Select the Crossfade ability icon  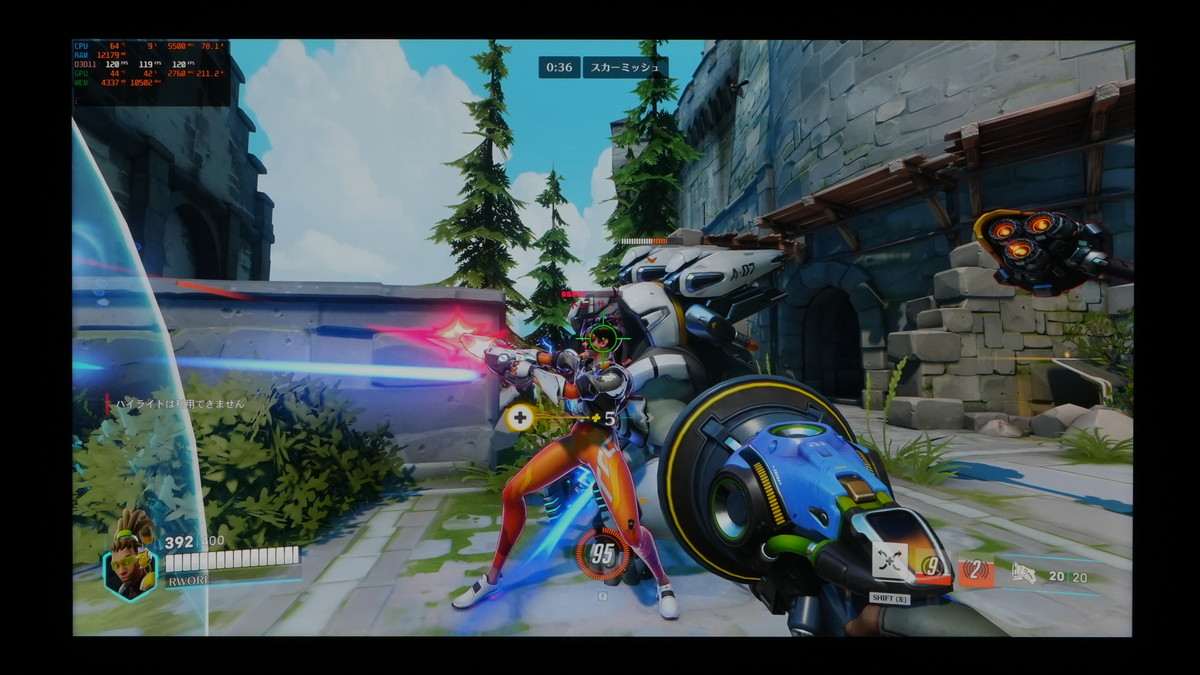pyautogui.click(x=889, y=562)
